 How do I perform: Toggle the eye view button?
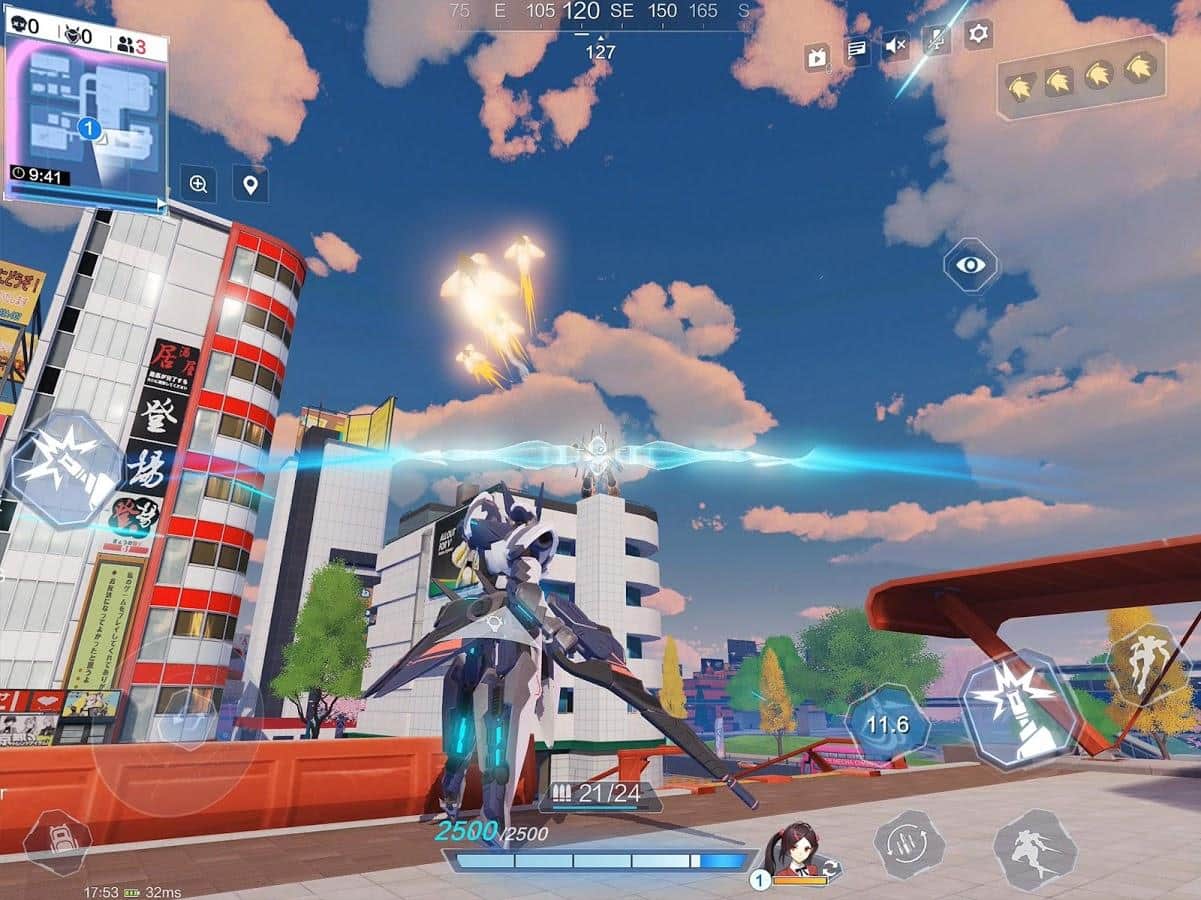click(970, 265)
